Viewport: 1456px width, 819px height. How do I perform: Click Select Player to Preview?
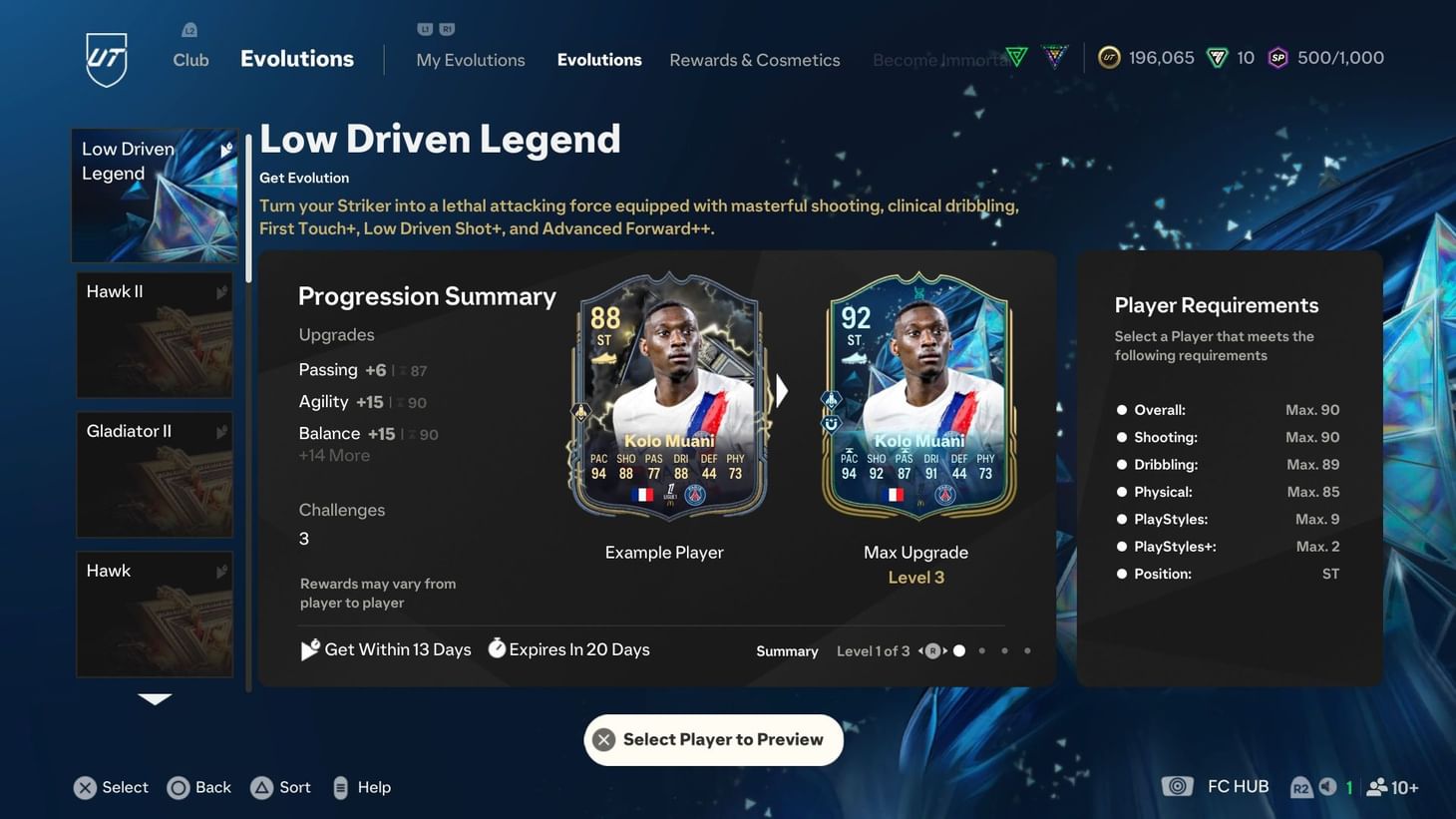tap(713, 739)
